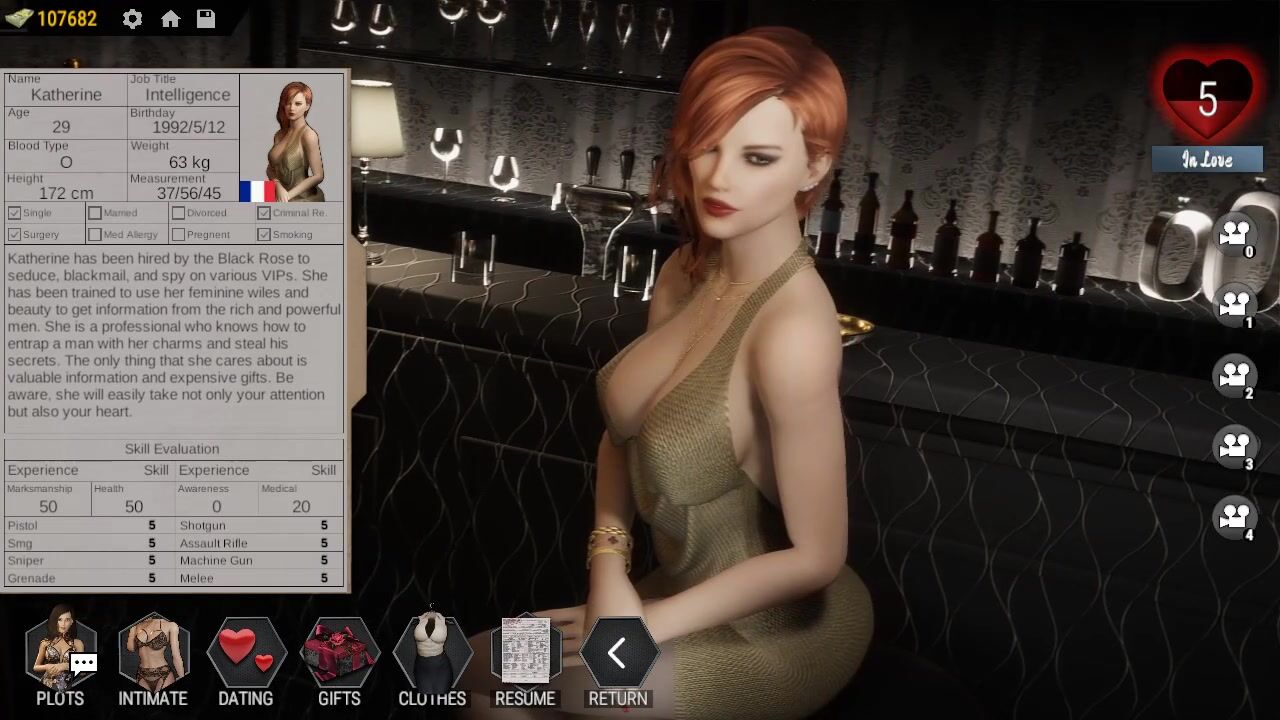Play the camera scene numbered 0
The height and width of the screenshot is (720, 1280).
[1235, 235]
